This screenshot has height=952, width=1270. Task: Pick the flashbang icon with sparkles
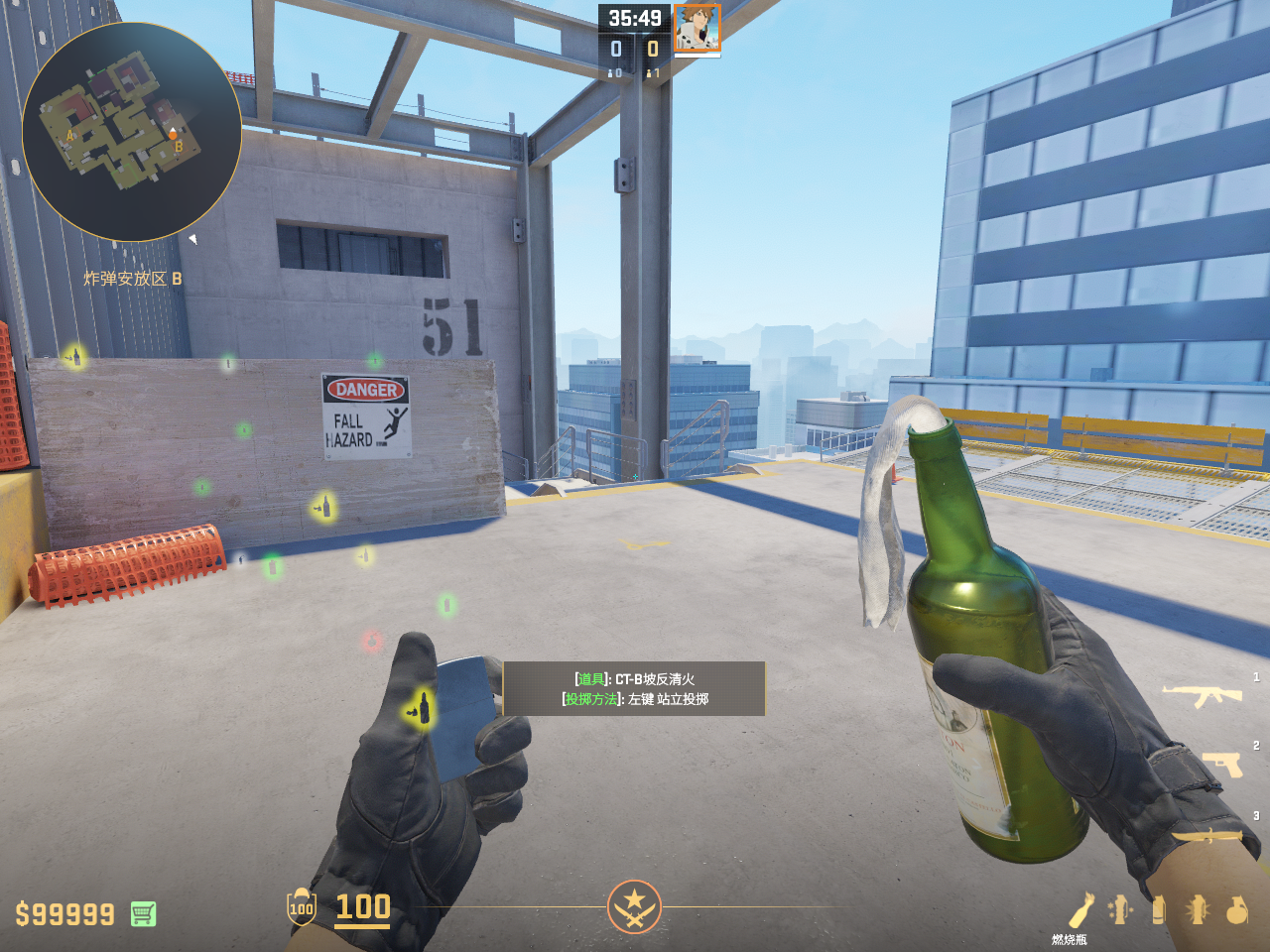(x=1120, y=909)
